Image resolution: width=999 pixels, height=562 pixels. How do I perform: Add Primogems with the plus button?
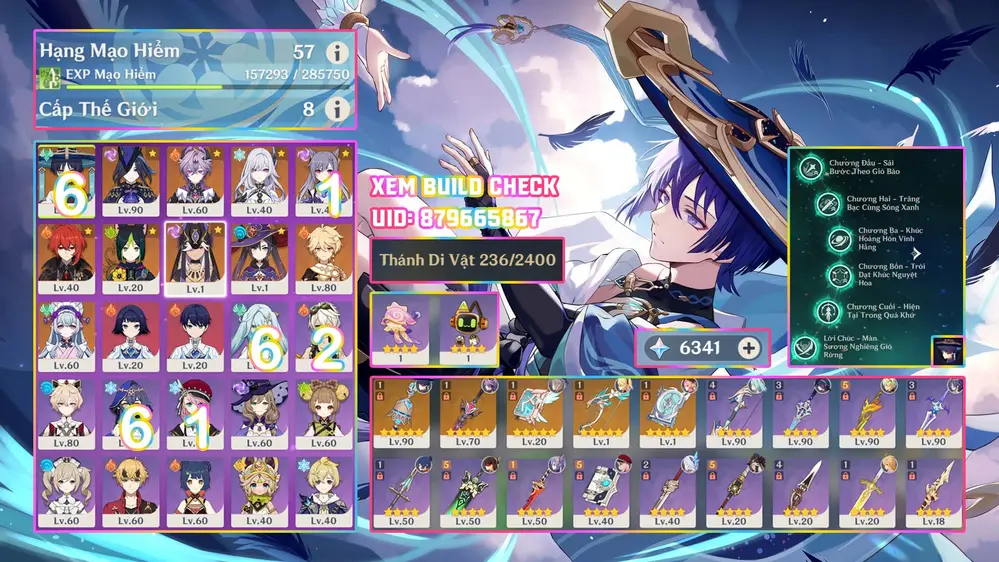(748, 348)
